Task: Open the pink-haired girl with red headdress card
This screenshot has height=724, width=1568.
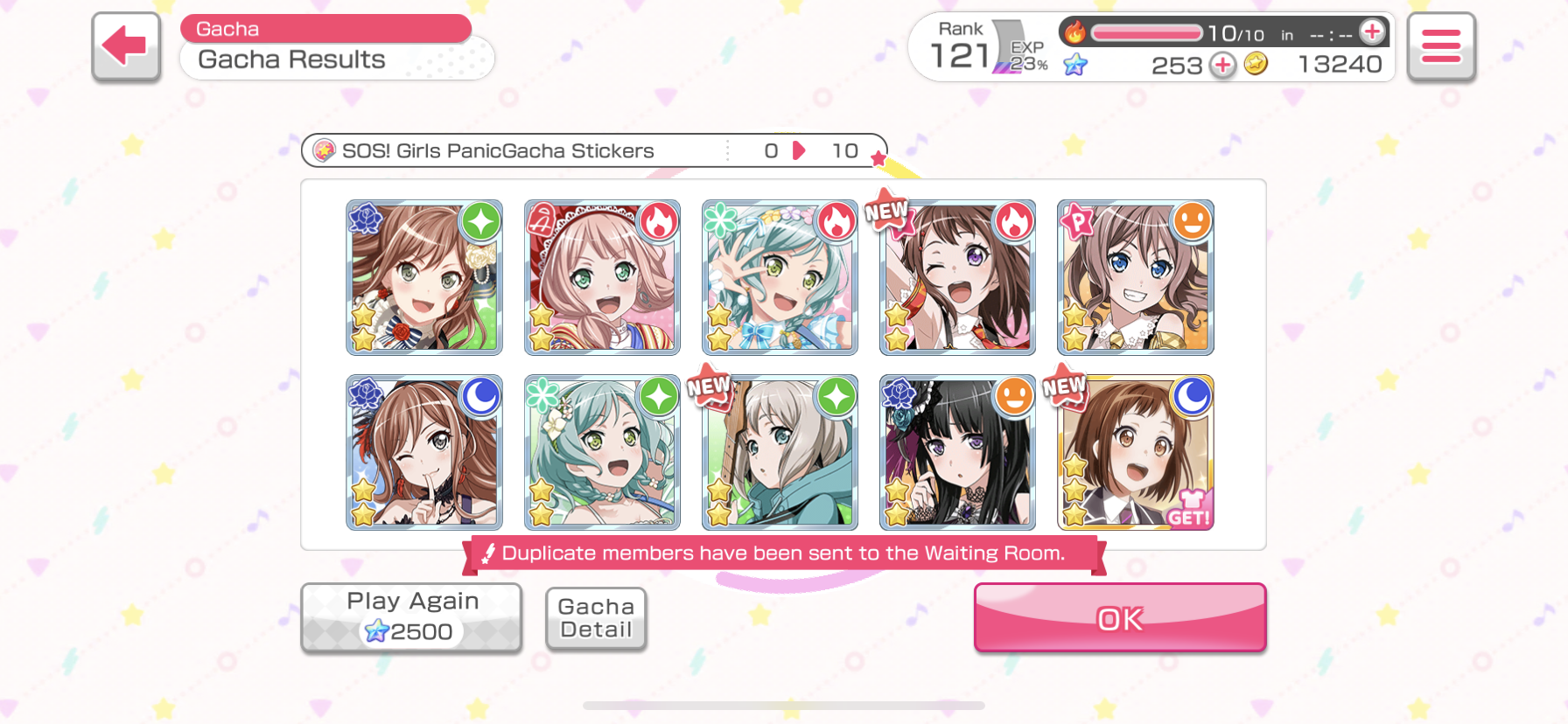Action: coord(602,277)
